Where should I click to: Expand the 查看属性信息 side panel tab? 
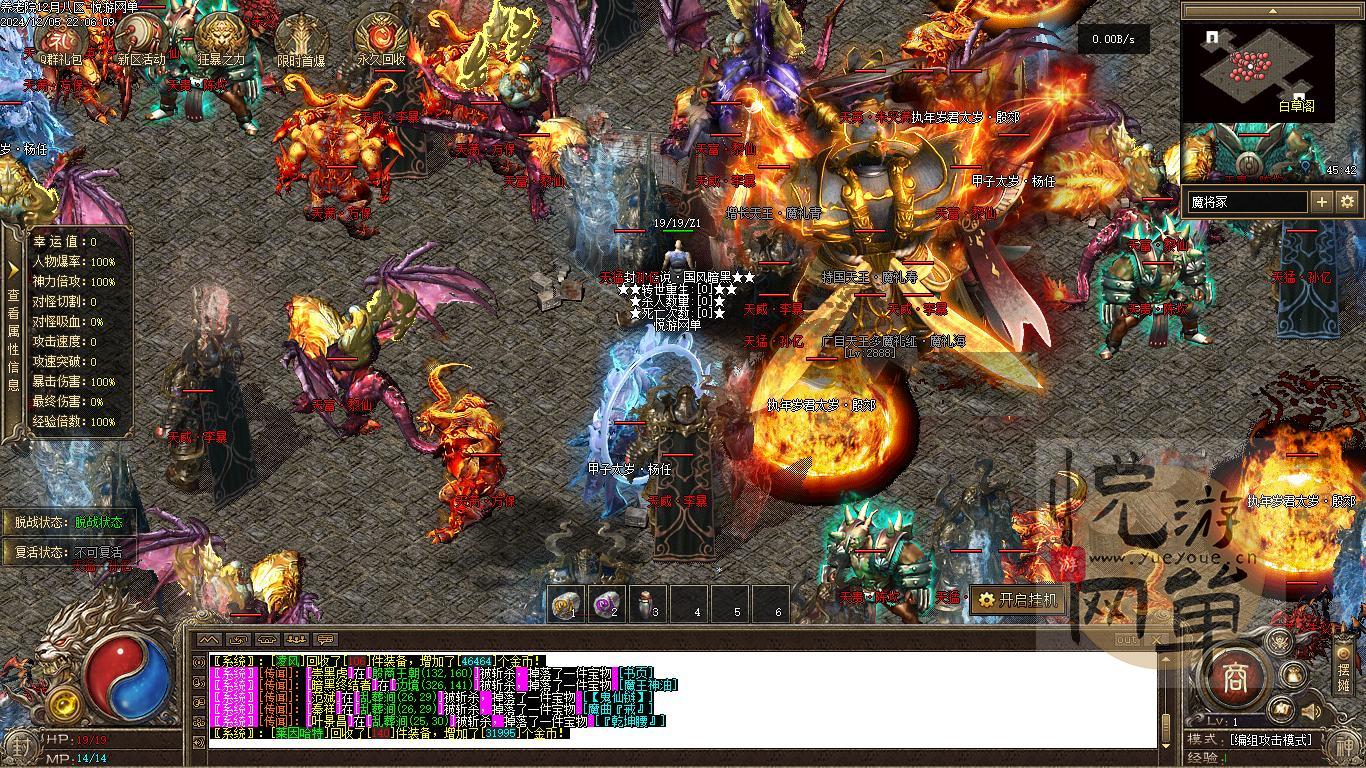coord(13,330)
